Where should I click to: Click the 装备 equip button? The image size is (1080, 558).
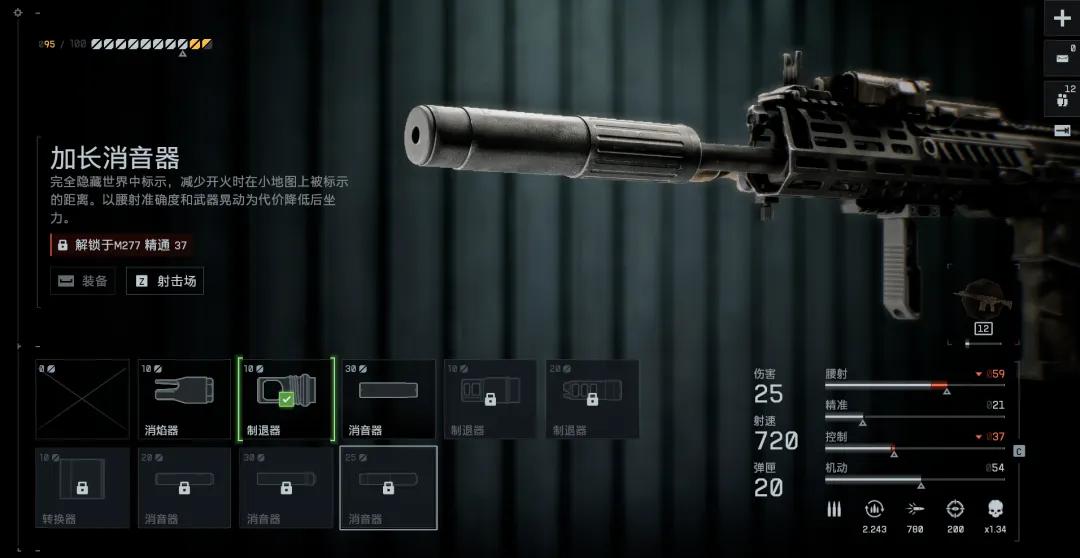click(x=83, y=281)
